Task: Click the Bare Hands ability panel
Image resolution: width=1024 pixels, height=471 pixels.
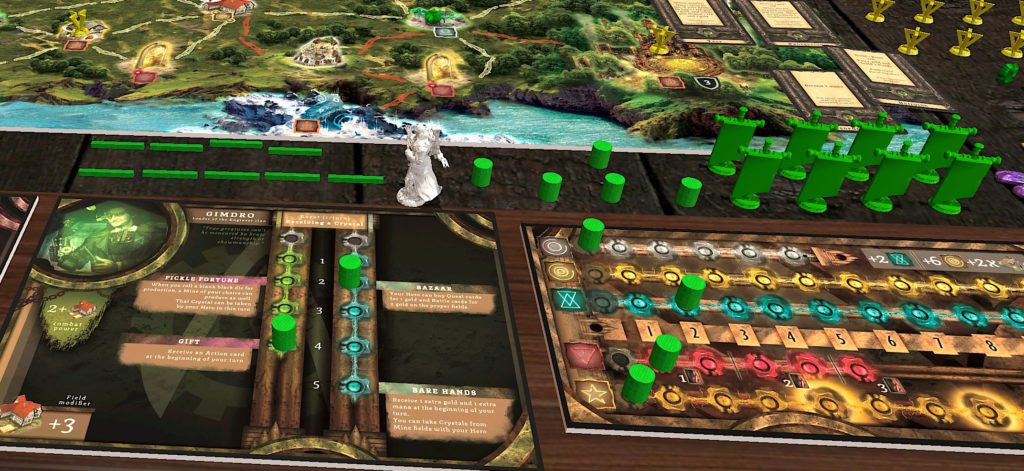Action: (x=446, y=408)
